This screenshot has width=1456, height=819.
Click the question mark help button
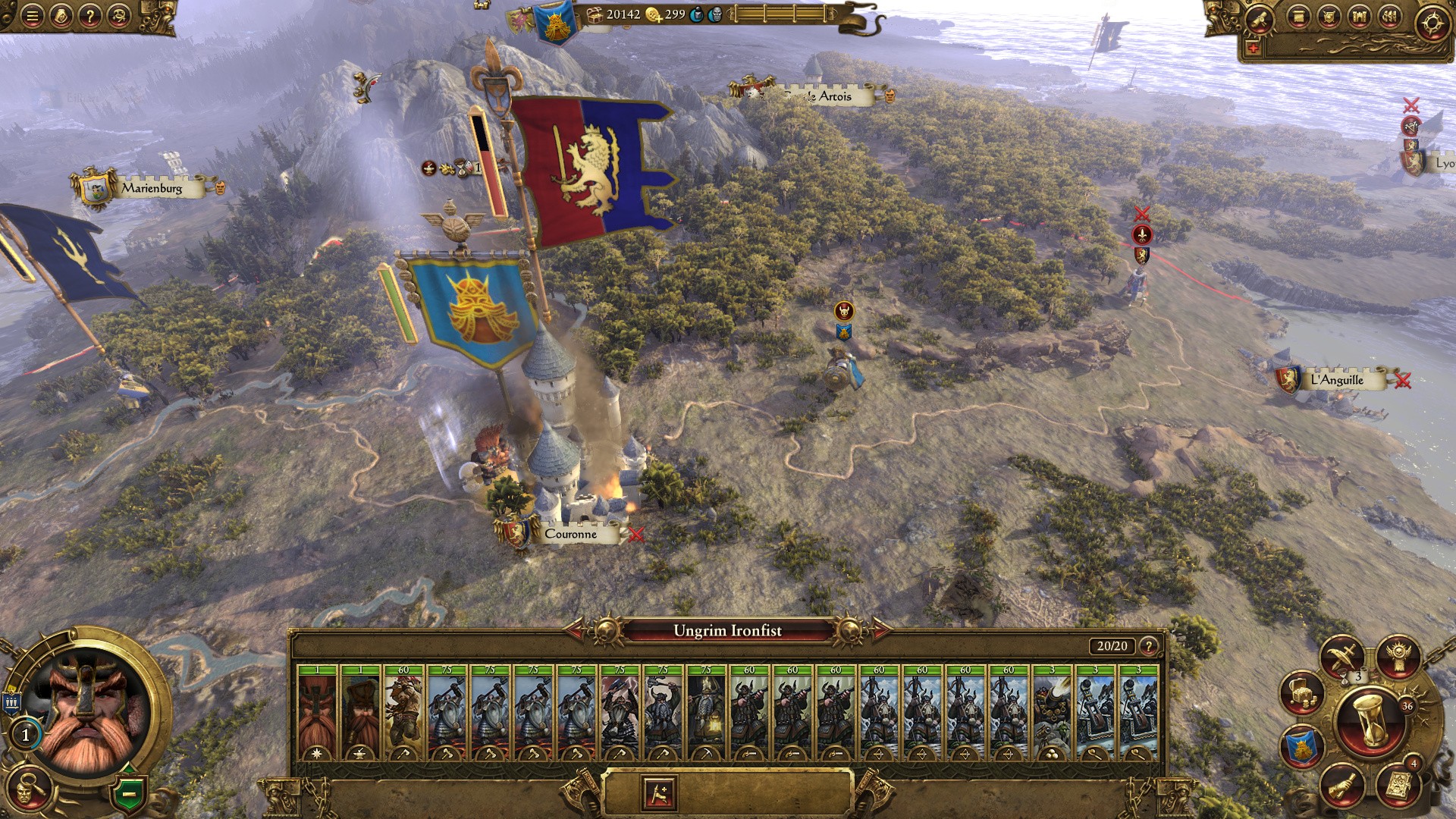(x=90, y=16)
